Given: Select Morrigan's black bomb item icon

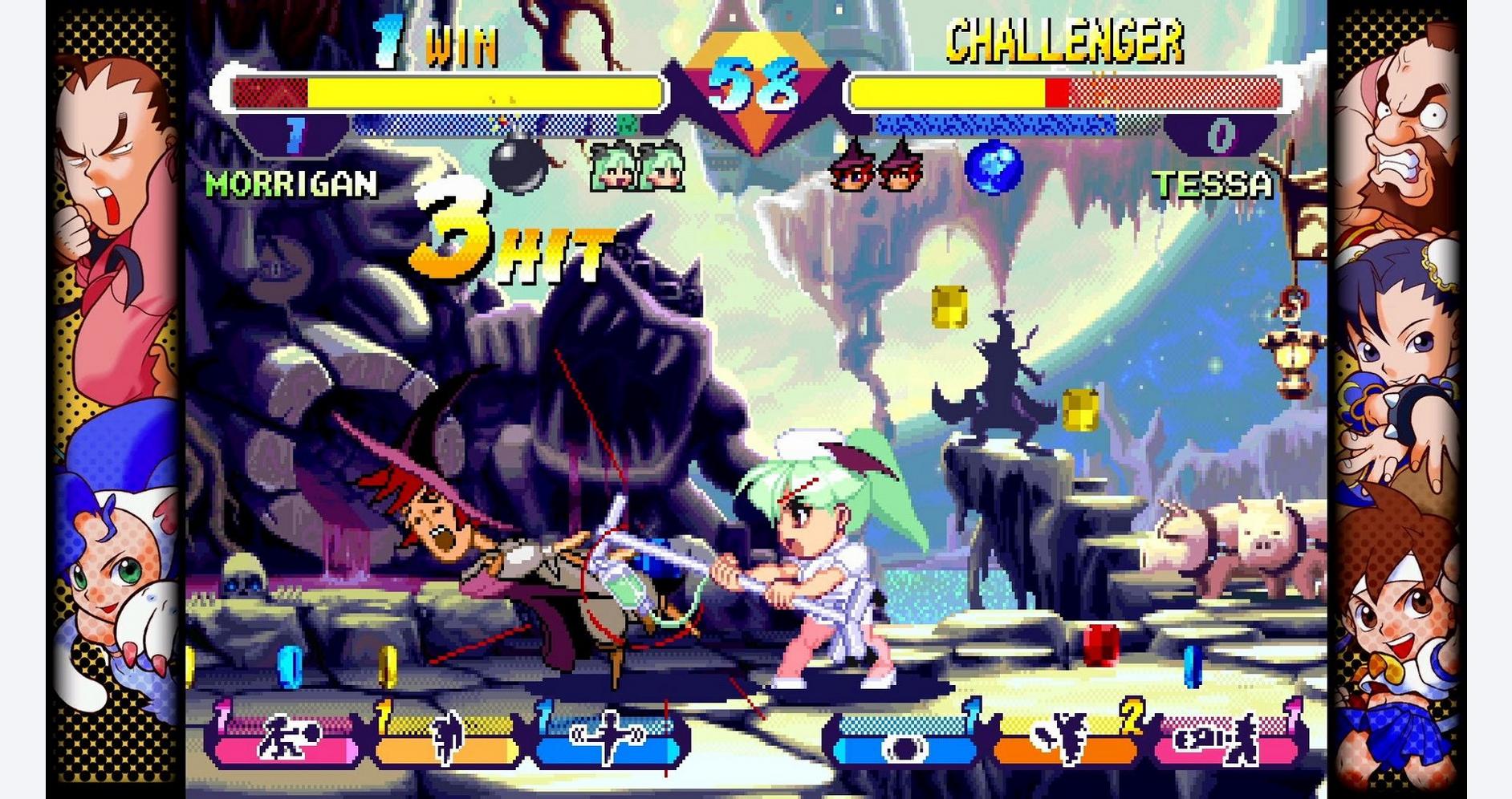Looking at the screenshot, I should click(x=519, y=165).
